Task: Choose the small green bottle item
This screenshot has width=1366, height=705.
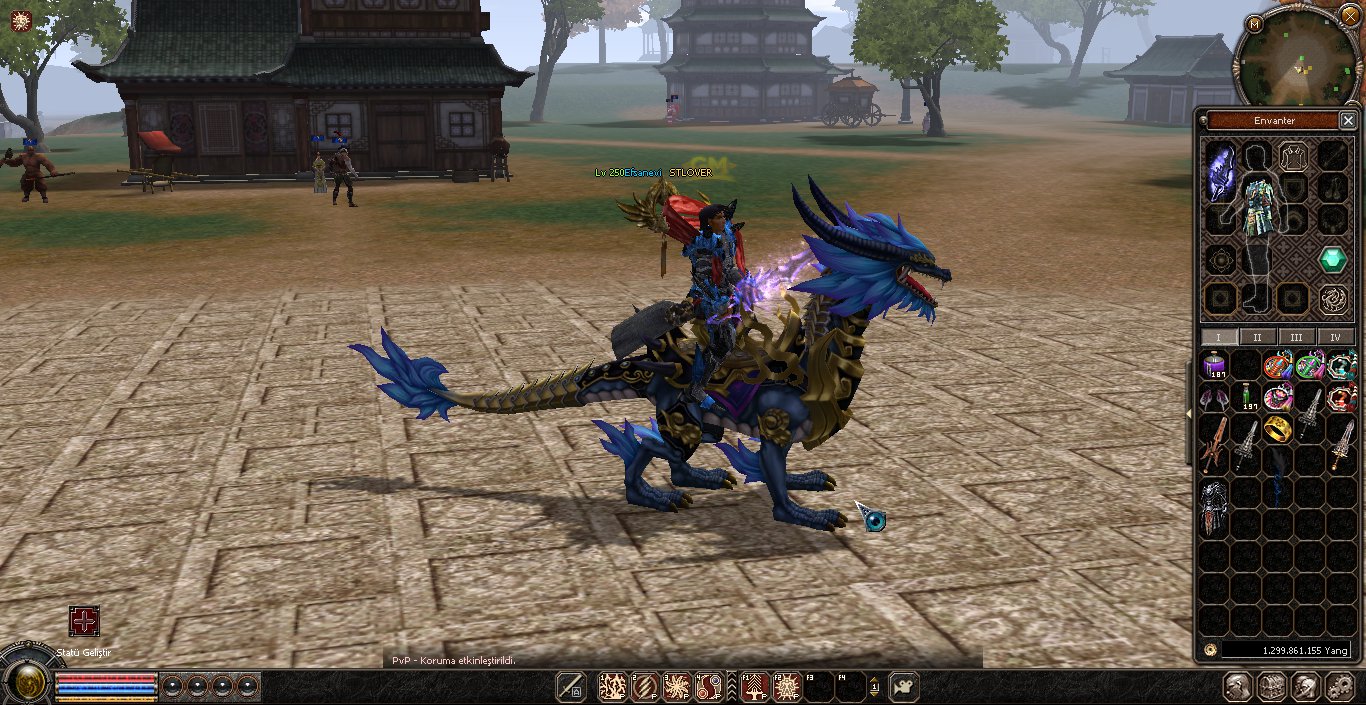Action: pos(1246,397)
